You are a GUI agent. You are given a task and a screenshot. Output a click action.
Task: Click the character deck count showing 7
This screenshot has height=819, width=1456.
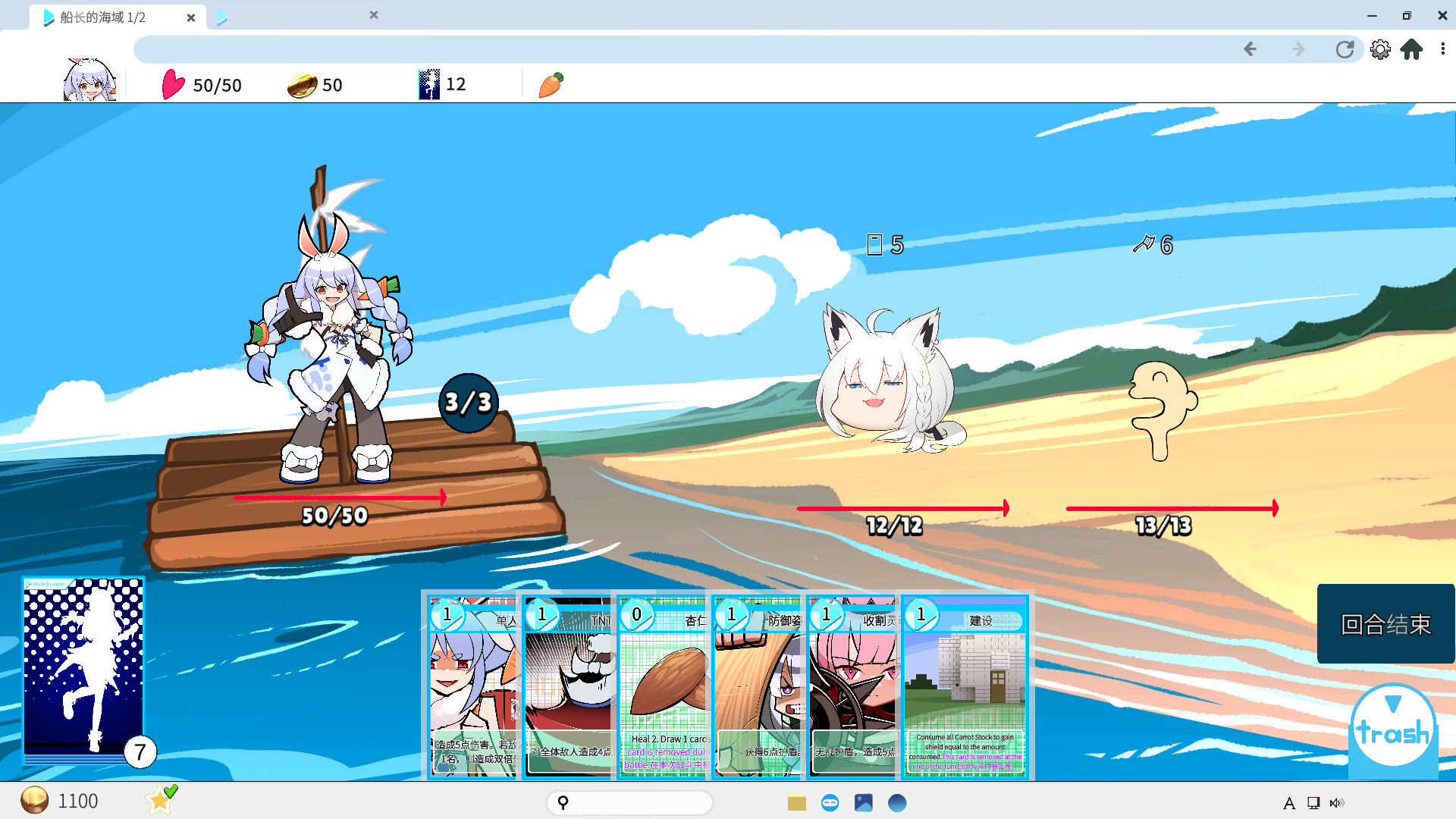tap(140, 753)
